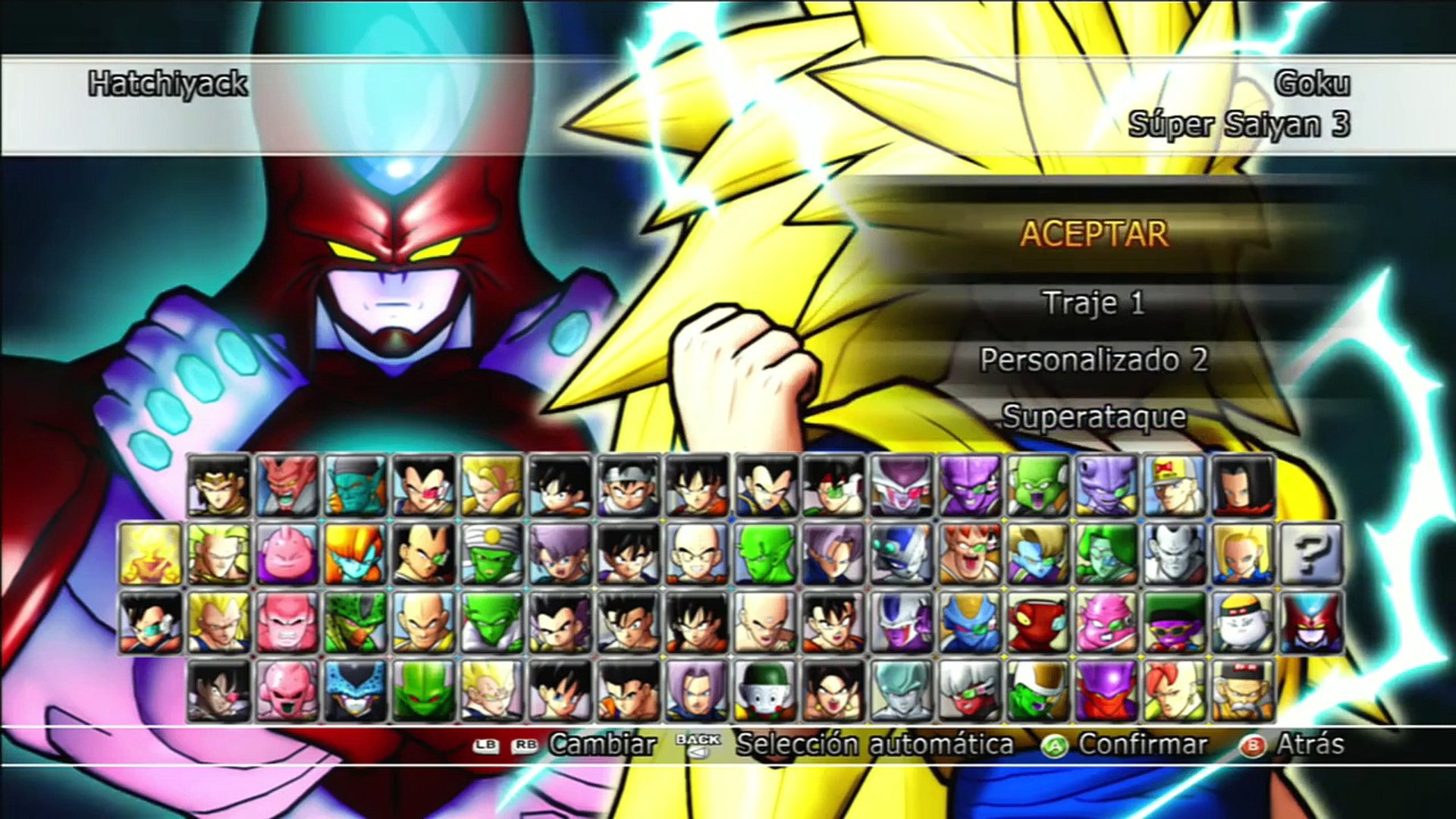Viewport: 1456px width, 819px height.
Task: Select the green four-eyed Guldo portrait
Action: (x=1037, y=486)
